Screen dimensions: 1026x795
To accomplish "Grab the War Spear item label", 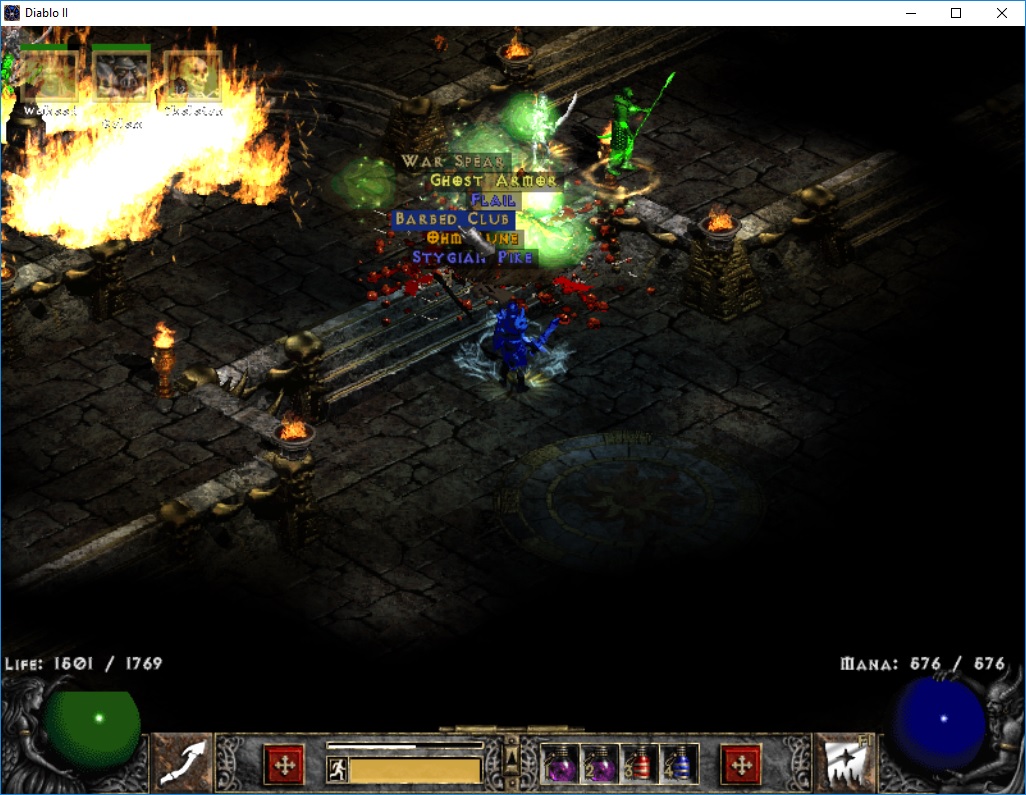I will 455,162.
